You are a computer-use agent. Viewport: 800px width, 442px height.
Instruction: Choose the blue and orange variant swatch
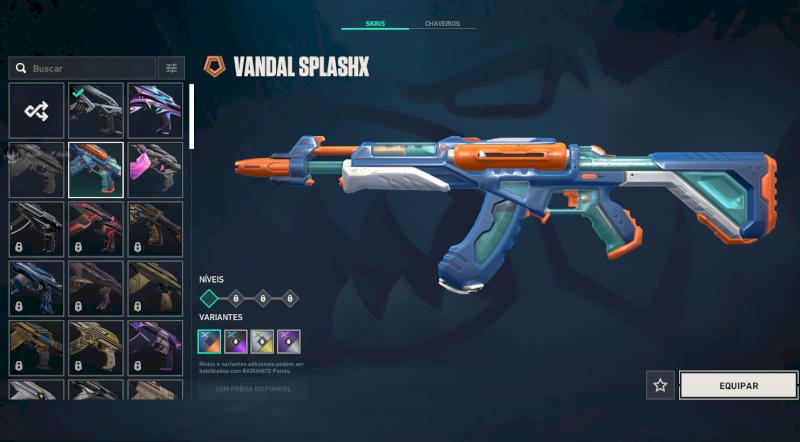(210, 341)
